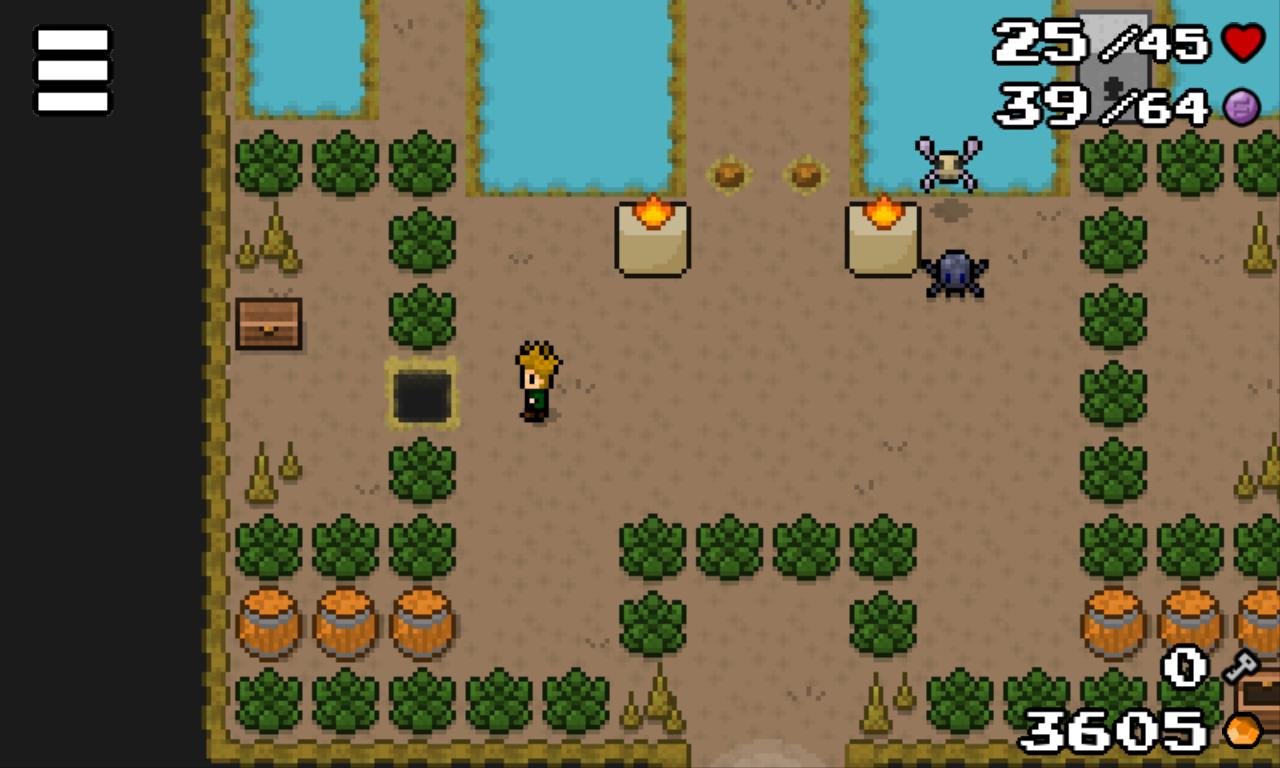Attack the flying insect enemy near the water
Screen dimensions: 1280x768
click(x=946, y=162)
